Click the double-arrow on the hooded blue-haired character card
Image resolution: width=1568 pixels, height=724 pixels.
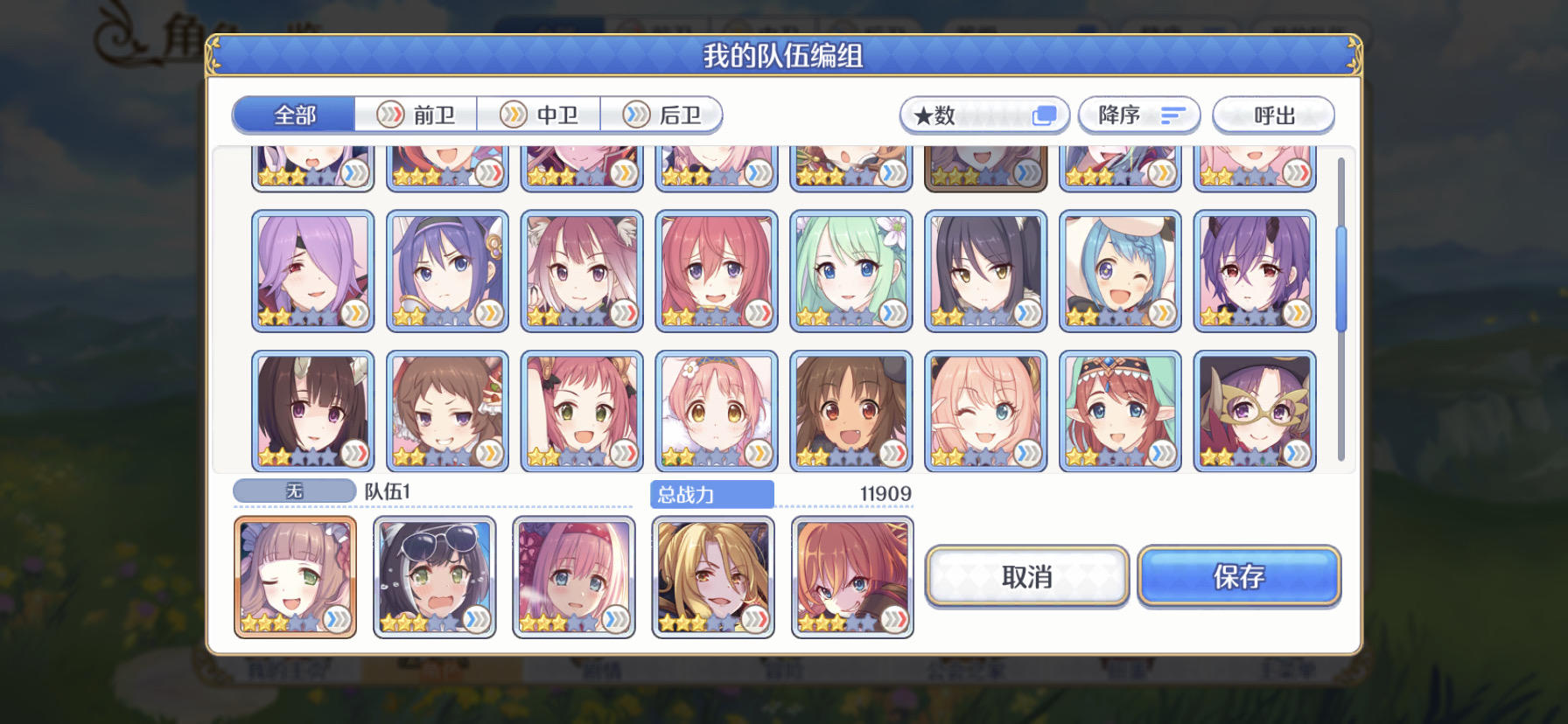point(1164,315)
